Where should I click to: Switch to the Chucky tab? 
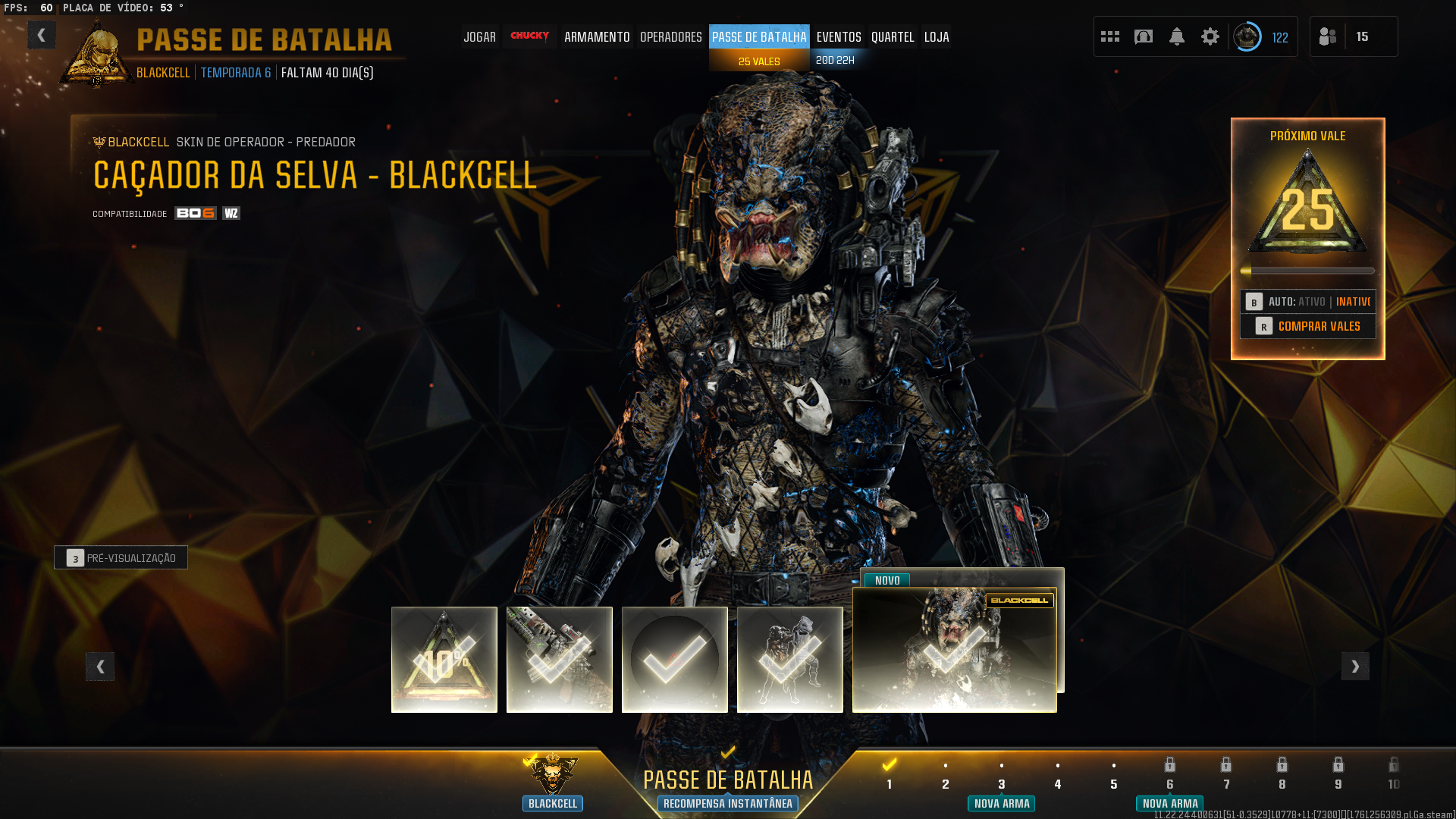(529, 36)
